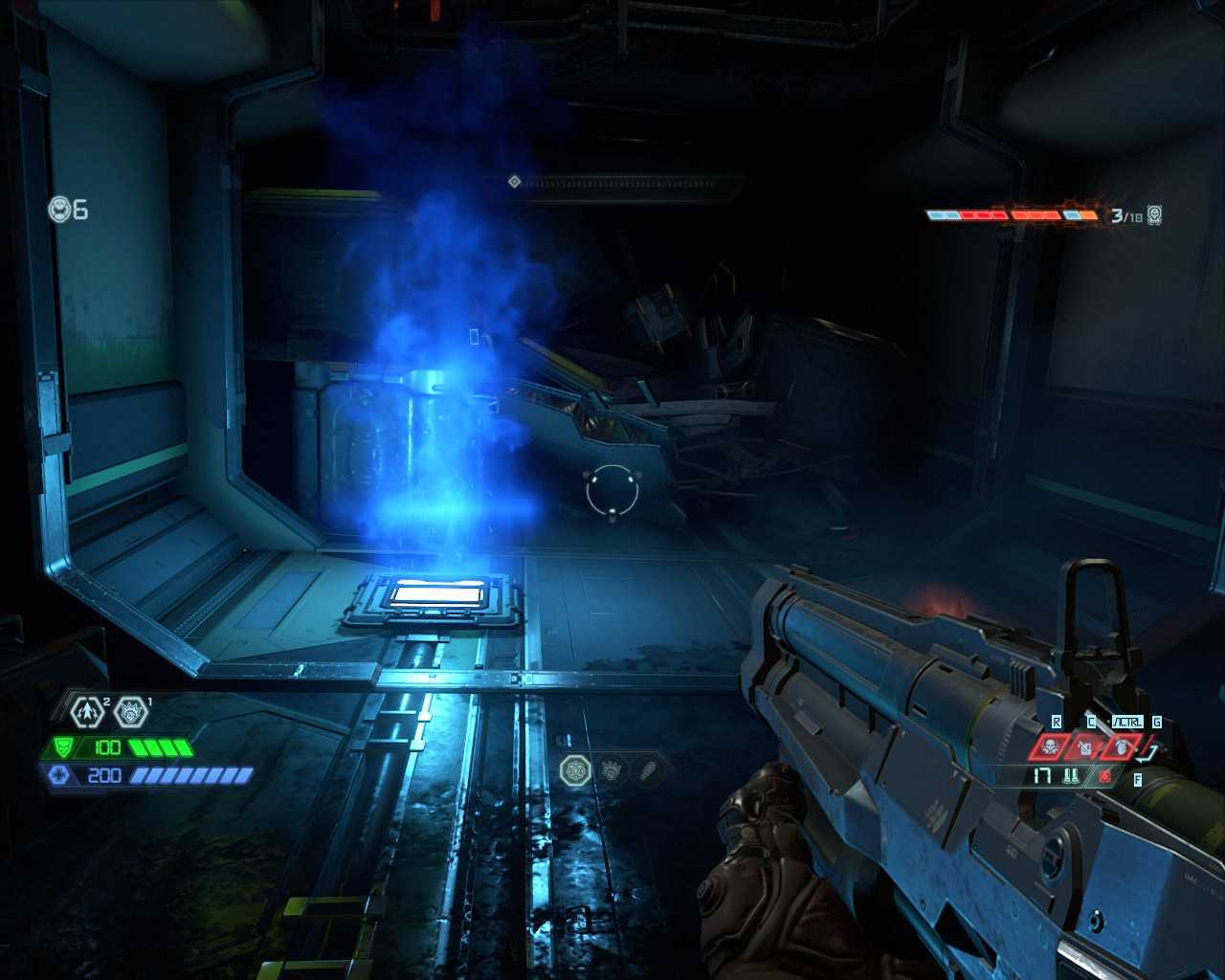Image resolution: width=1225 pixels, height=980 pixels.
Task: Use the red canister ability slot
Action: tap(1085, 746)
